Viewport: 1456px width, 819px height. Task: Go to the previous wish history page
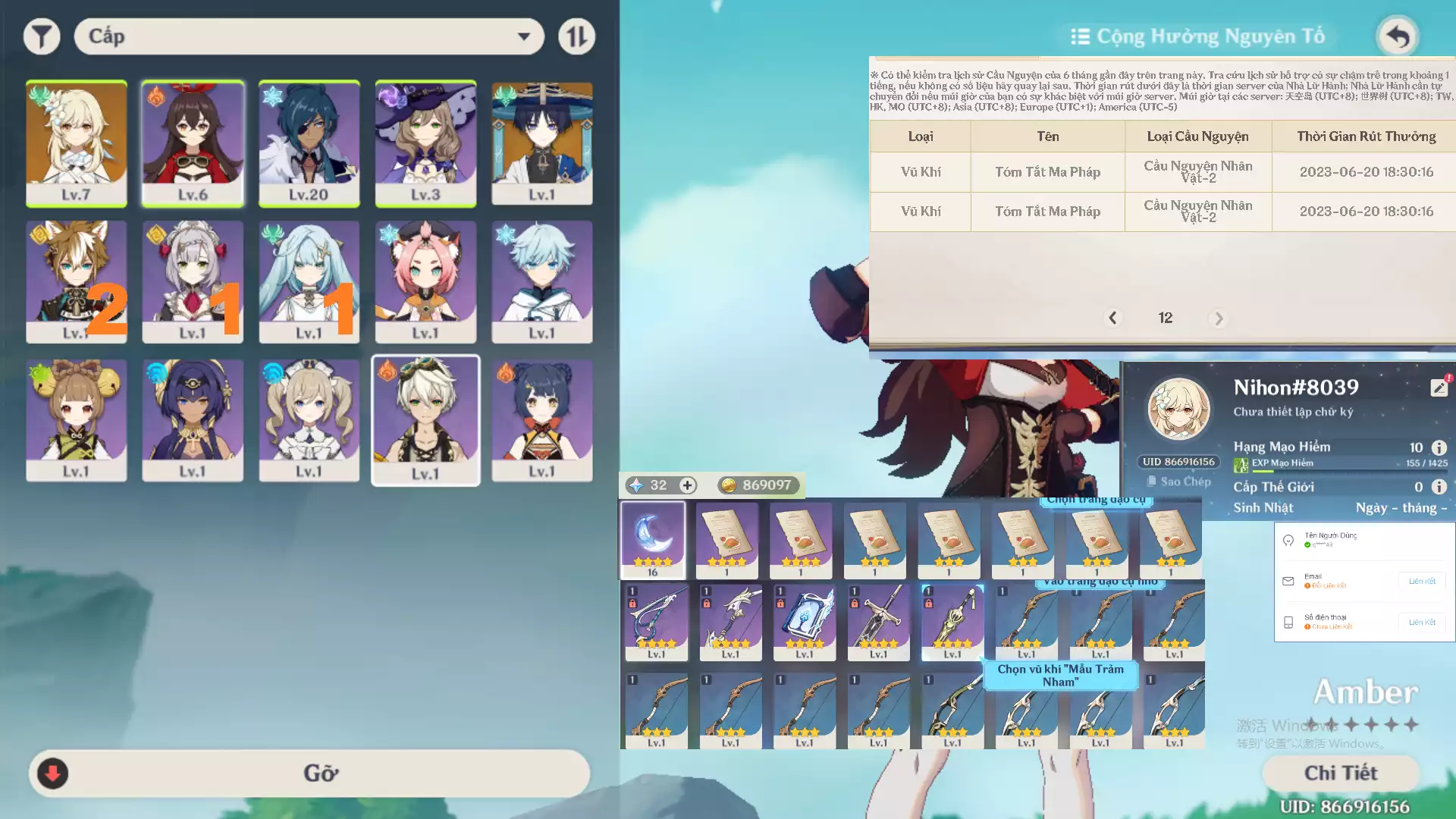[x=1112, y=318]
